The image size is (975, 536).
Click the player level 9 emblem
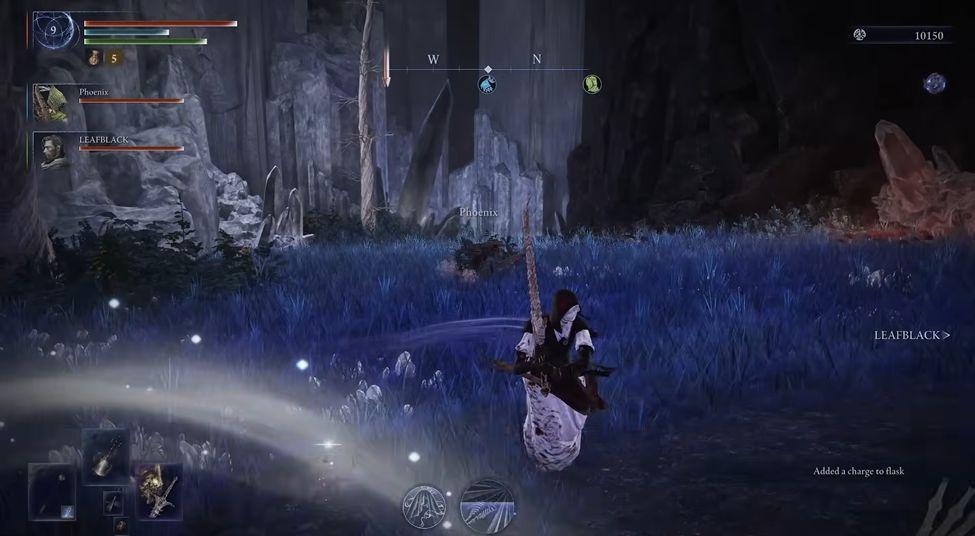54,33
